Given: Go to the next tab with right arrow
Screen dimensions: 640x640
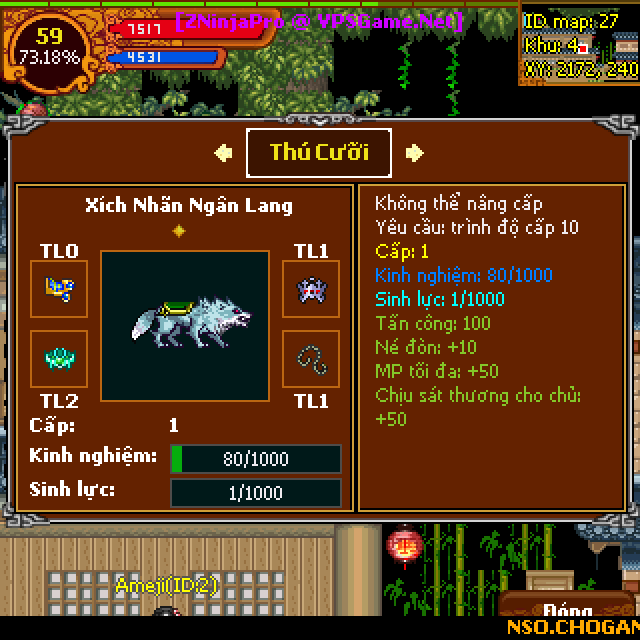Looking at the screenshot, I should 415,153.
